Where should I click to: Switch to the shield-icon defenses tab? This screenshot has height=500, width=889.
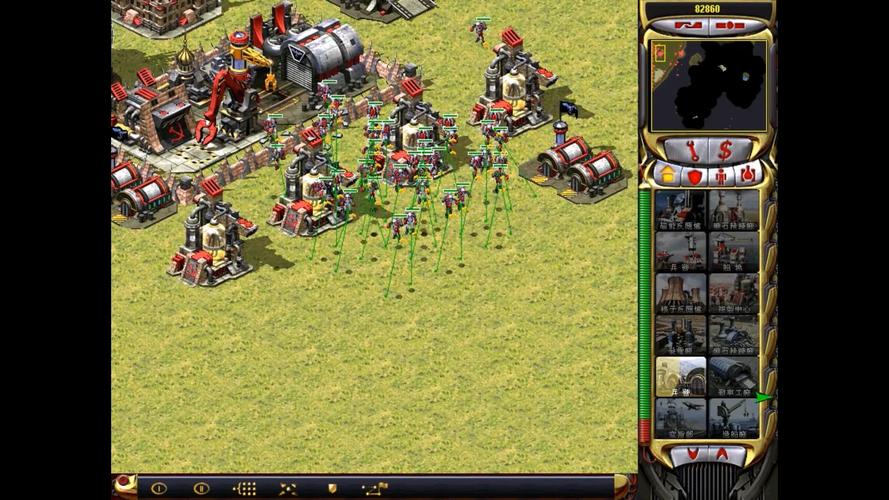coord(694,175)
